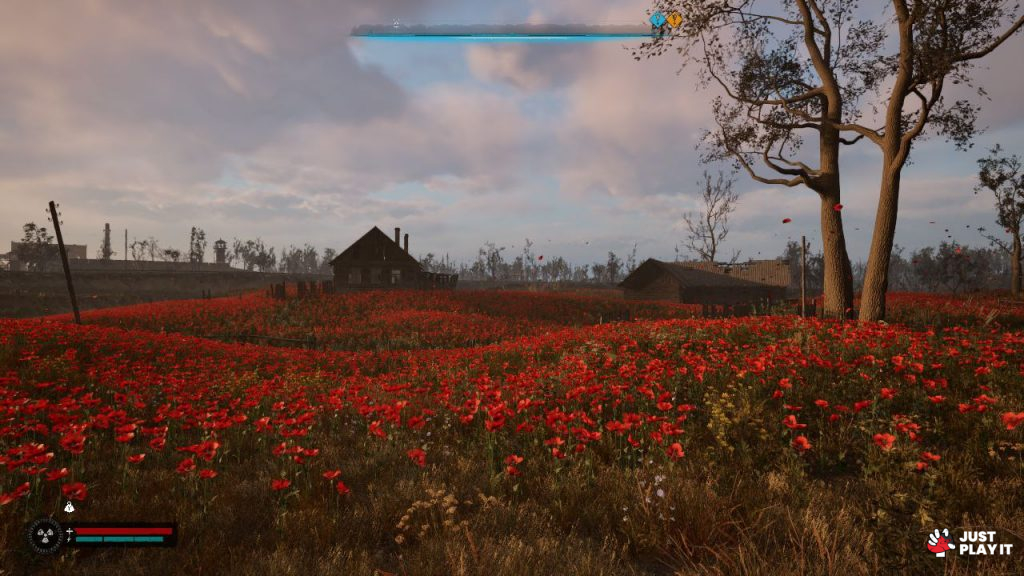Click the weight status icon above the health bar
This screenshot has width=1024, height=576.
pos(69,508)
